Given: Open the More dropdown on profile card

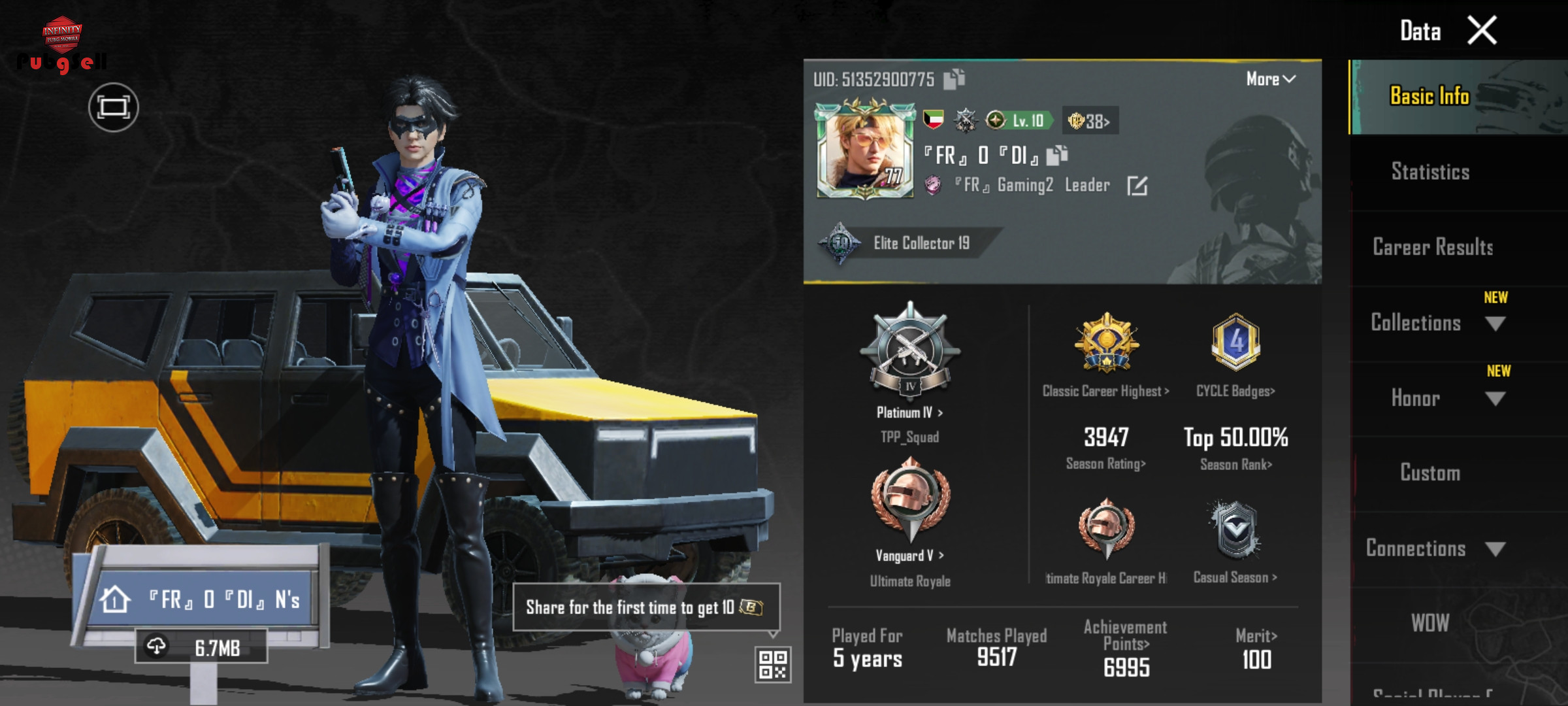Looking at the screenshot, I should pyautogui.click(x=1270, y=79).
